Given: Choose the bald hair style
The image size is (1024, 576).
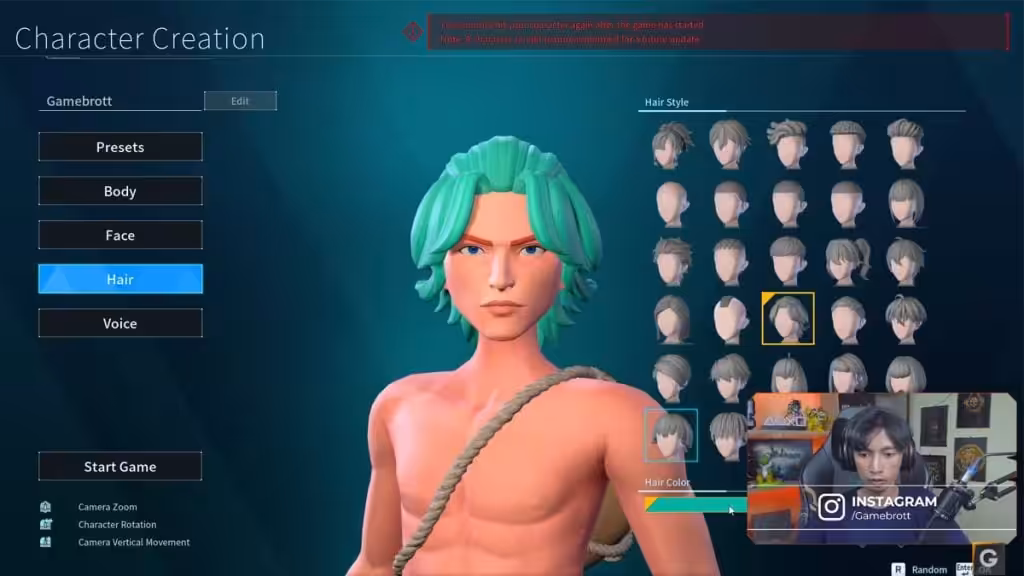Looking at the screenshot, I should [672, 202].
